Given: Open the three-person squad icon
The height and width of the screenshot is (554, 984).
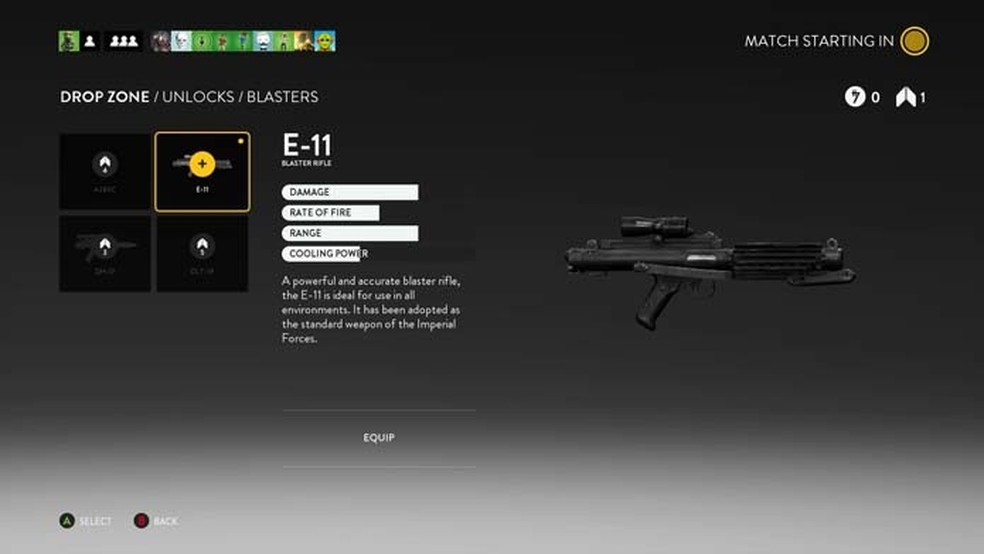Looking at the screenshot, I should click(x=123, y=41).
